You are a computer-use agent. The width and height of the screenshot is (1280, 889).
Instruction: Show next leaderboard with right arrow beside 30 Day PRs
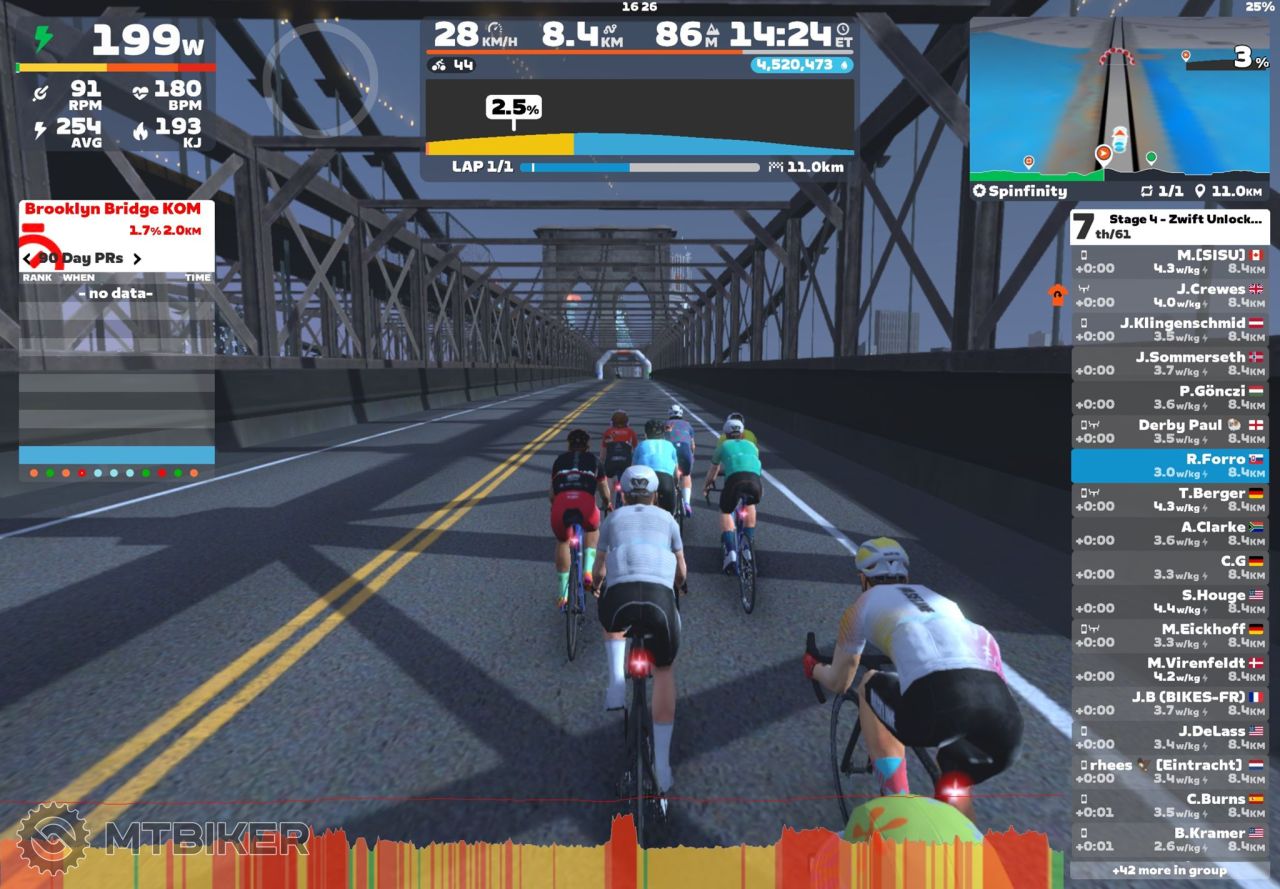(x=137, y=259)
